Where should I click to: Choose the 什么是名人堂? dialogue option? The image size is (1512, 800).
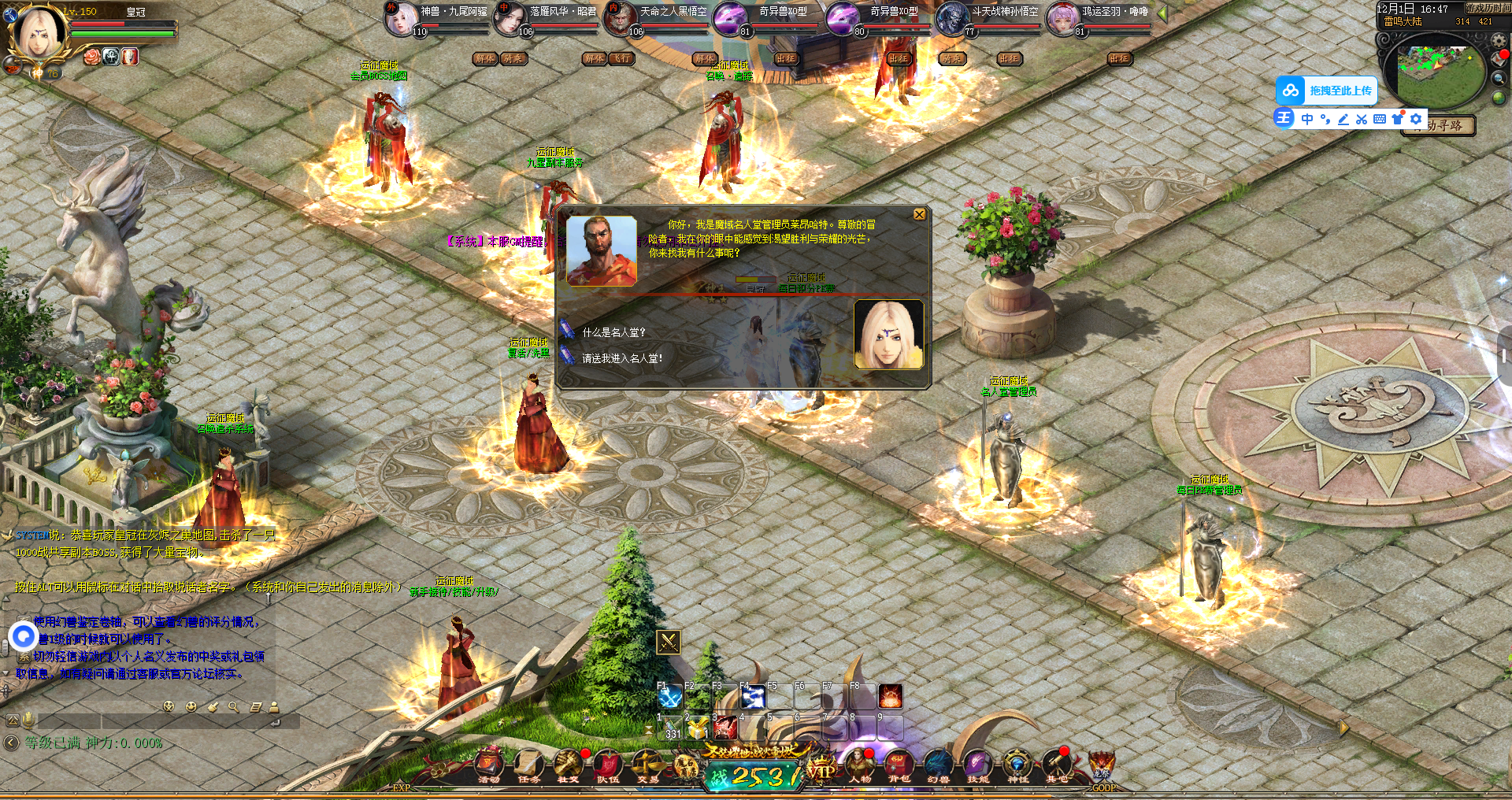coord(613,332)
